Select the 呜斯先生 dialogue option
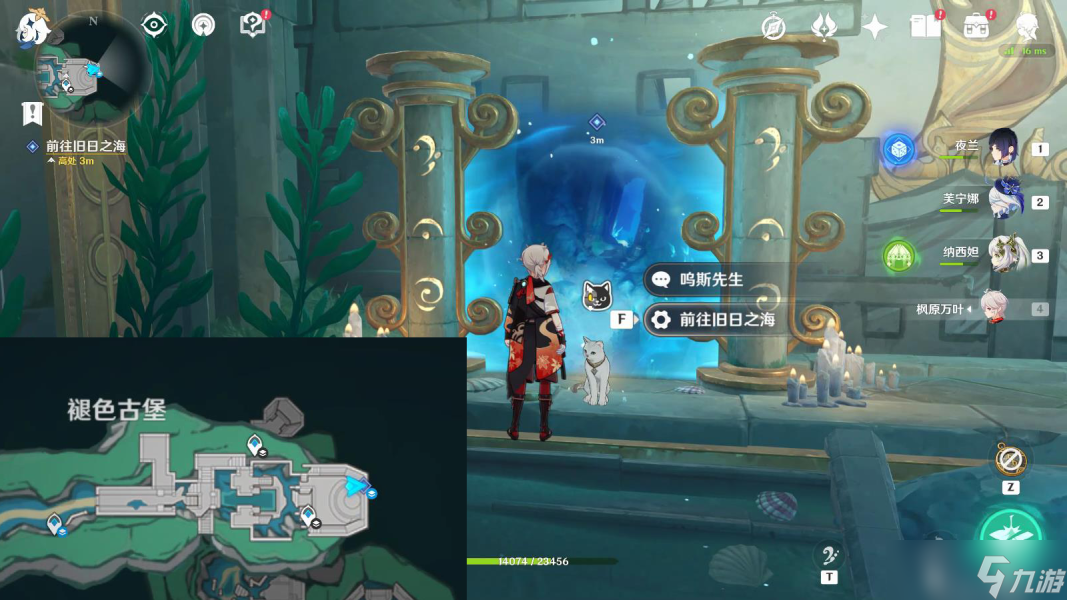The width and height of the screenshot is (1067, 600). tap(711, 280)
